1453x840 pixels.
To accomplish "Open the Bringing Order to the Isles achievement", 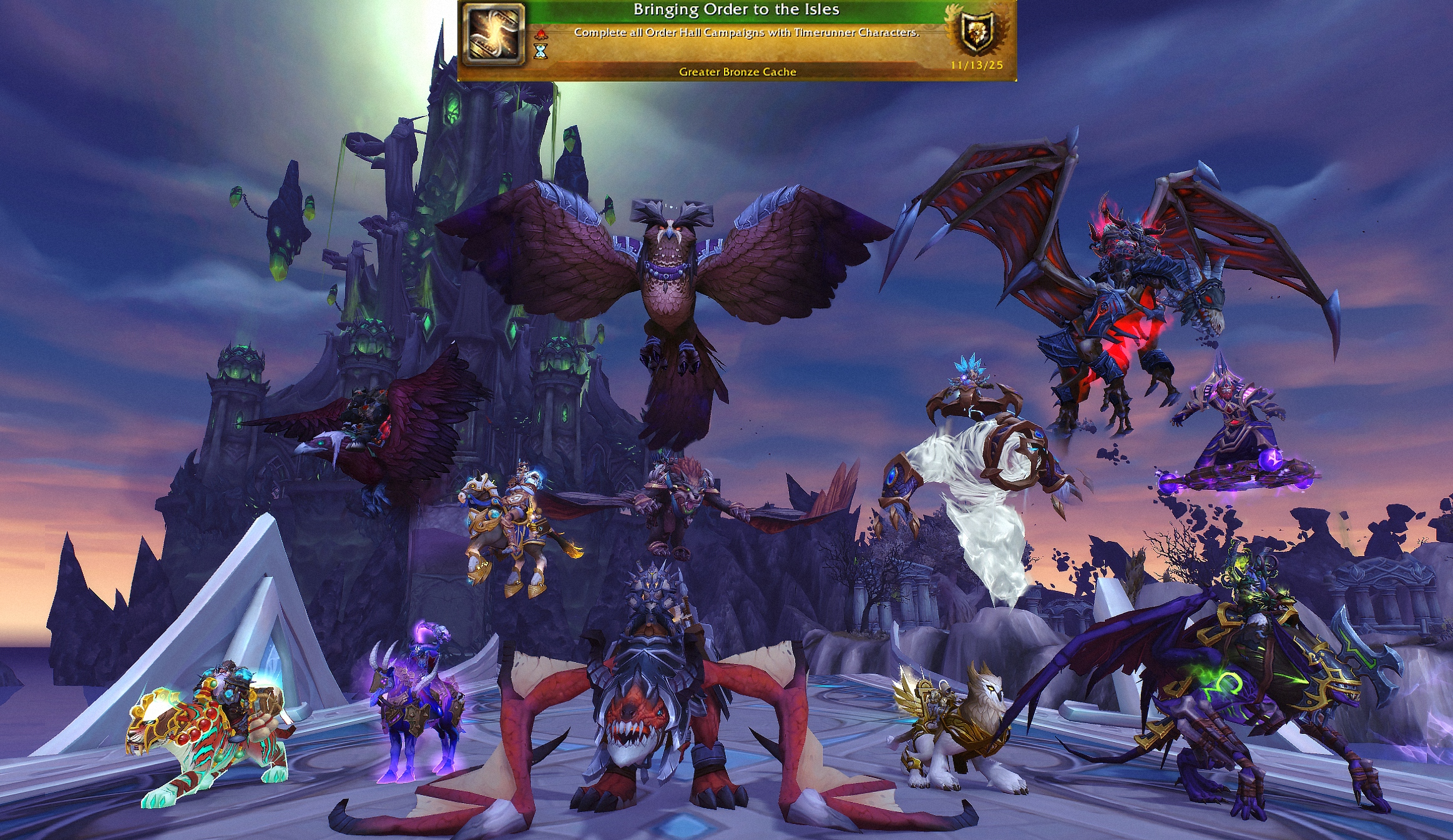I will click(x=736, y=10).
